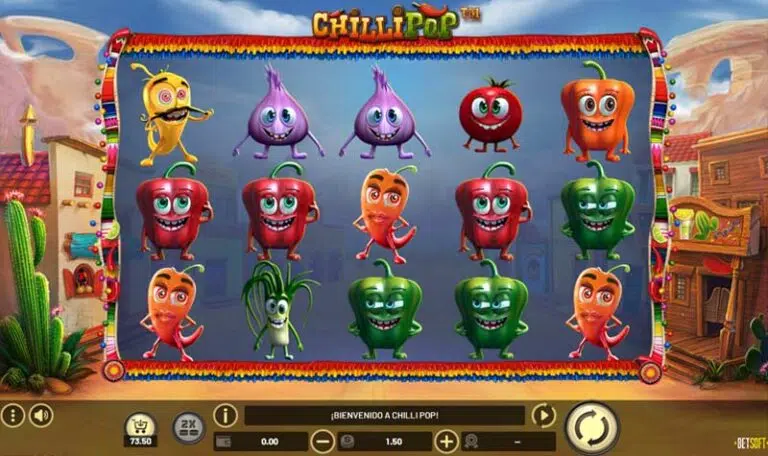This screenshot has height=456, width=768.
Task: Open the three-dot options menu
Action: coord(12,415)
